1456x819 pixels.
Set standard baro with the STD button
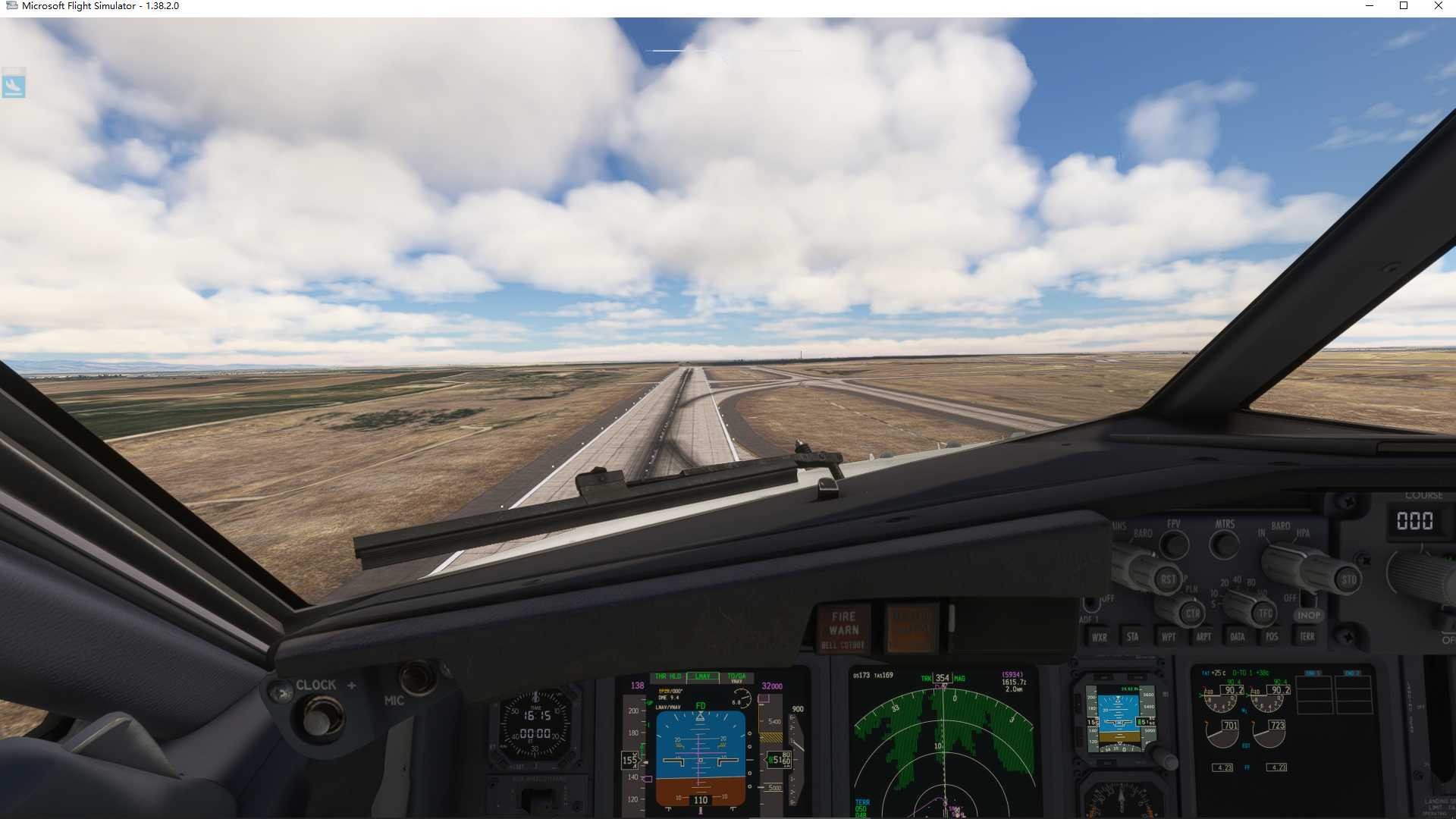tap(1348, 580)
